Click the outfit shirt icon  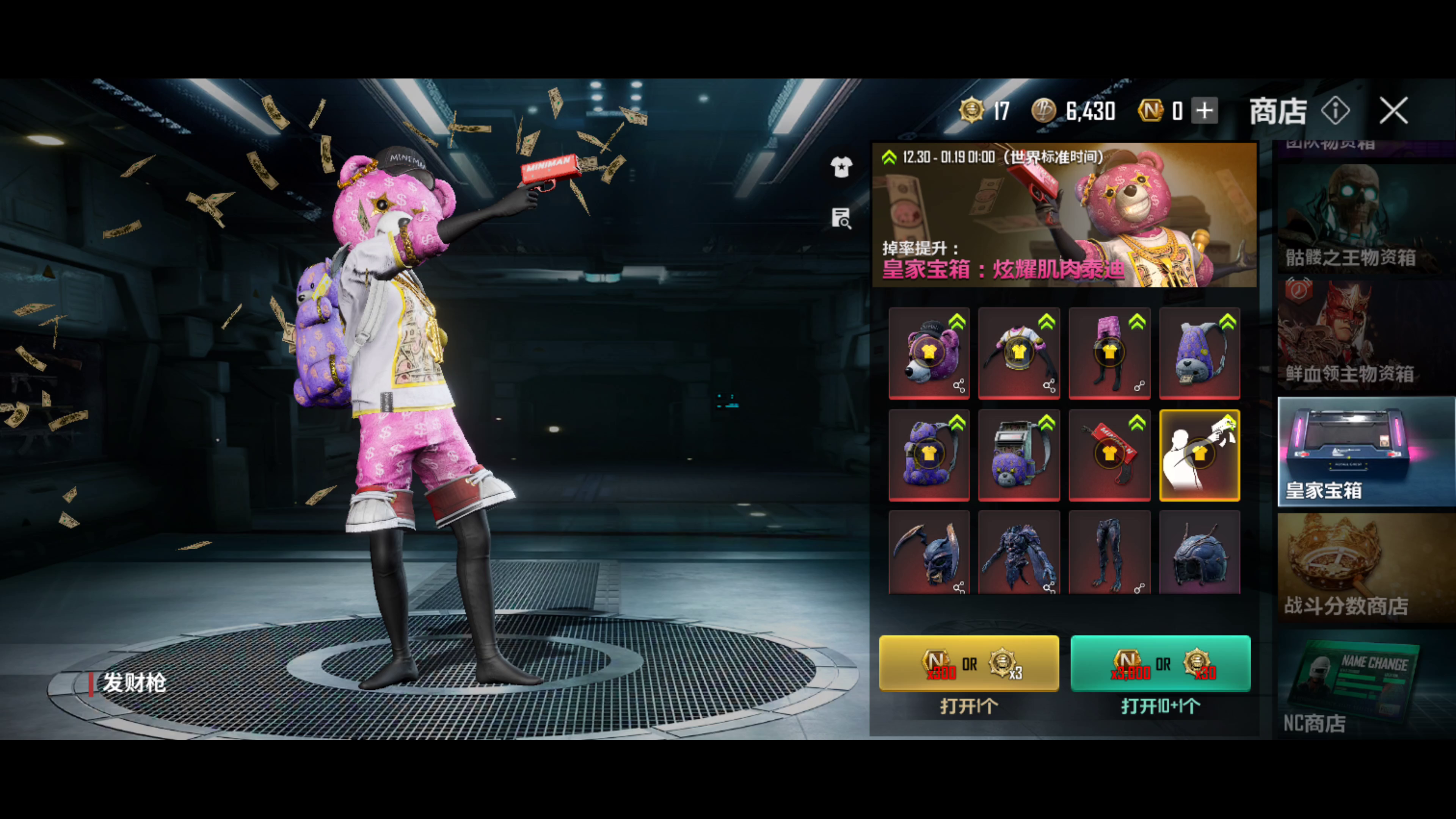click(841, 167)
